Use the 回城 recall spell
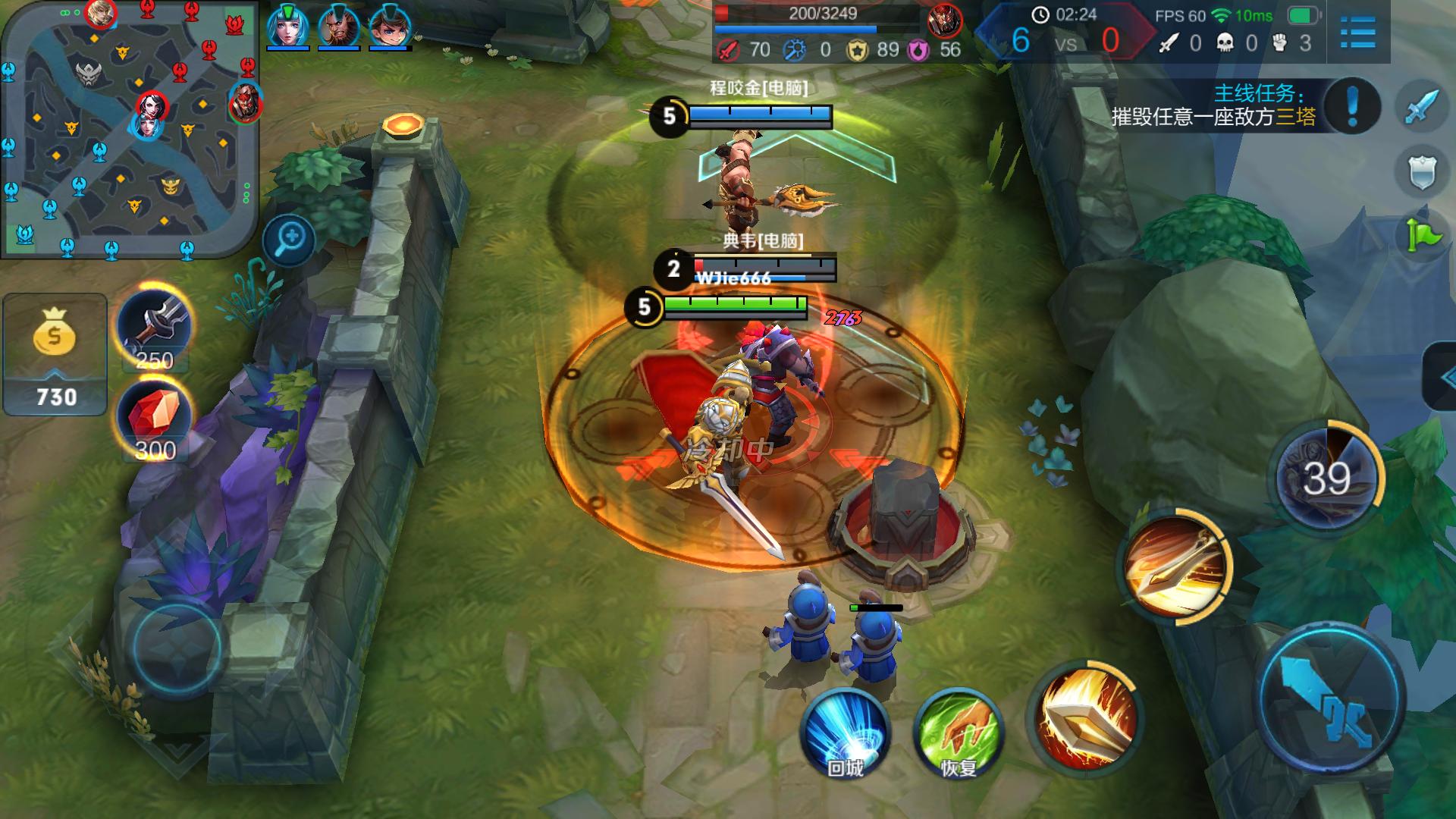 click(845, 732)
